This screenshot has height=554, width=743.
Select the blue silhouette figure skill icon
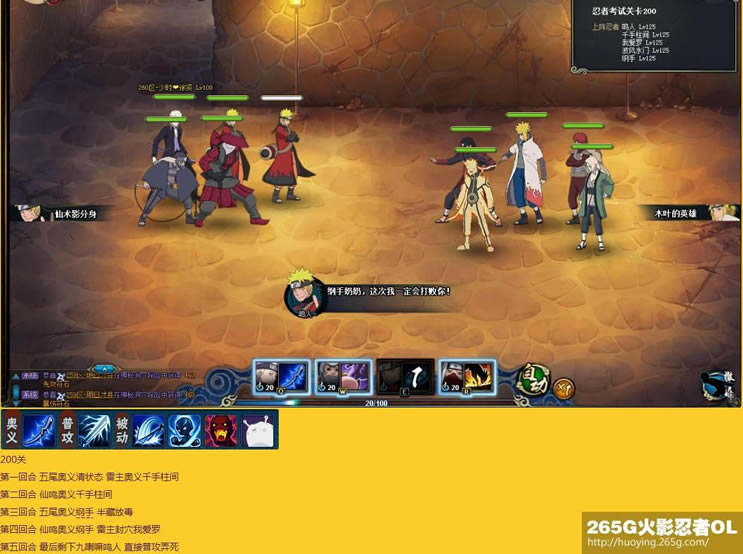(x=183, y=430)
